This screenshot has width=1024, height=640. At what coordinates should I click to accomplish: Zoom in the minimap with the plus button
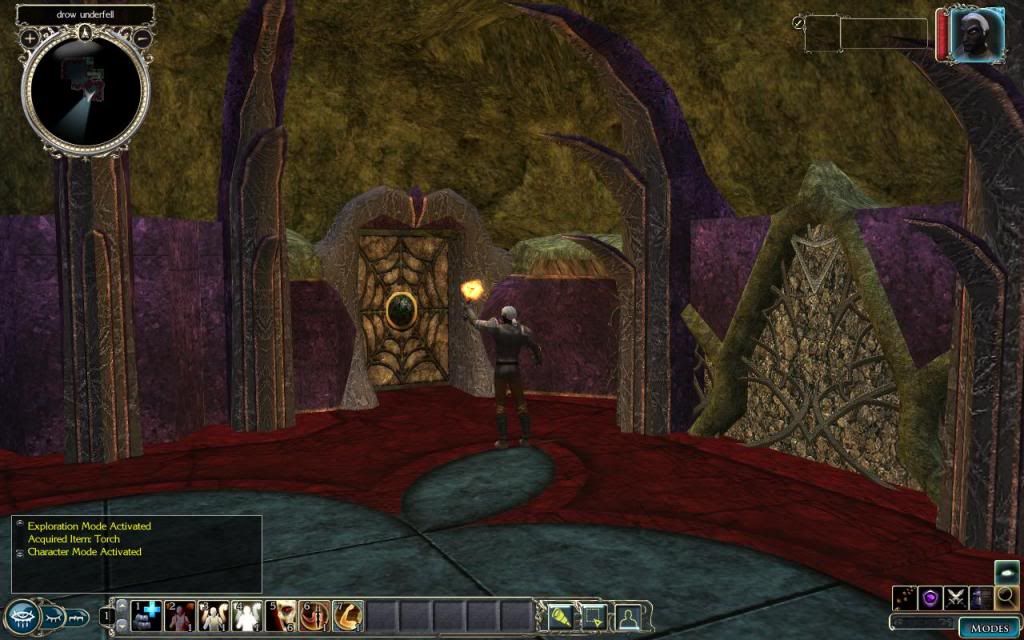30,38
